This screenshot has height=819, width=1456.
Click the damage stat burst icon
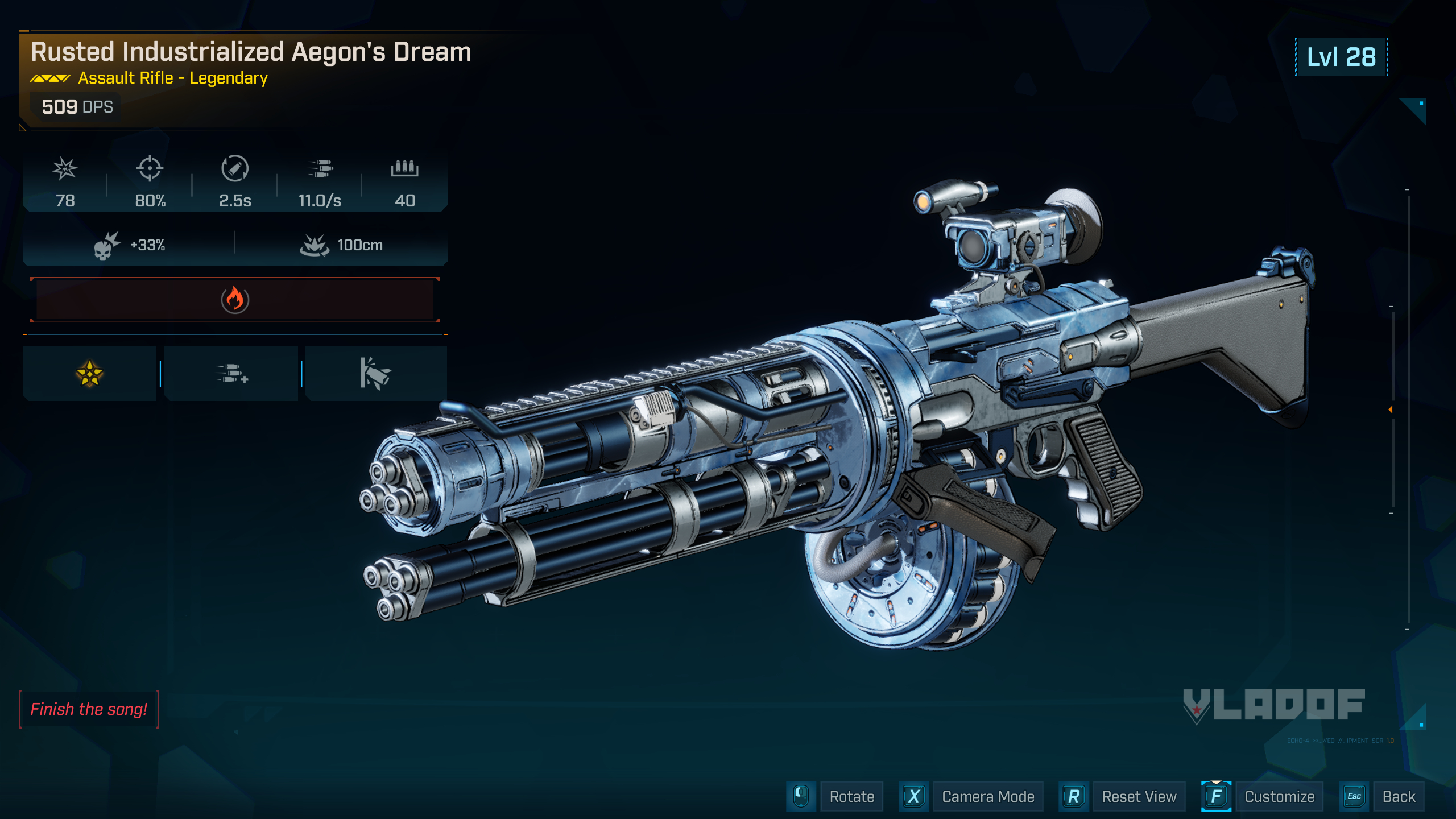(65, 169)
